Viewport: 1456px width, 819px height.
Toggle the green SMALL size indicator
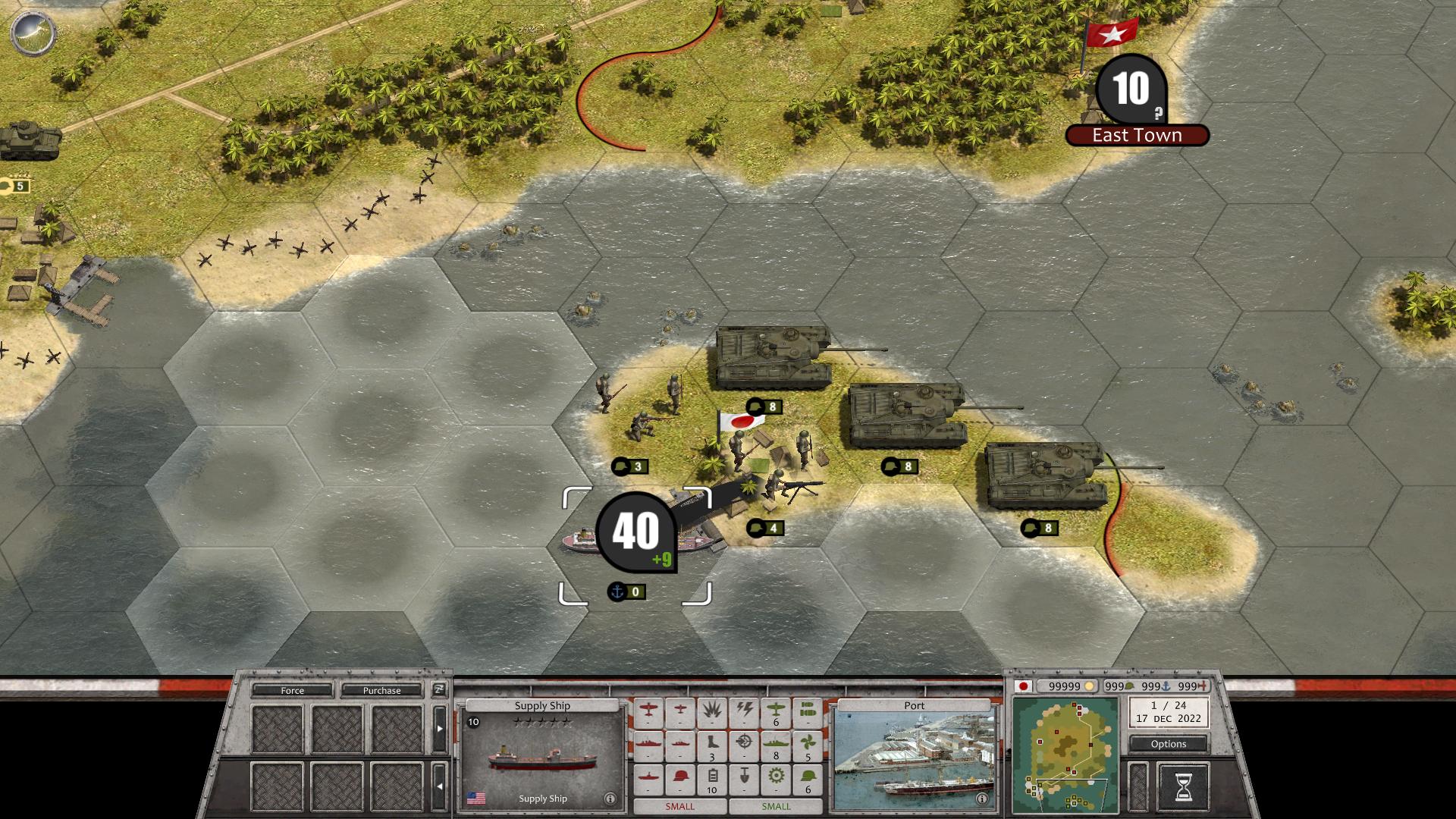(x=775, y=806)
